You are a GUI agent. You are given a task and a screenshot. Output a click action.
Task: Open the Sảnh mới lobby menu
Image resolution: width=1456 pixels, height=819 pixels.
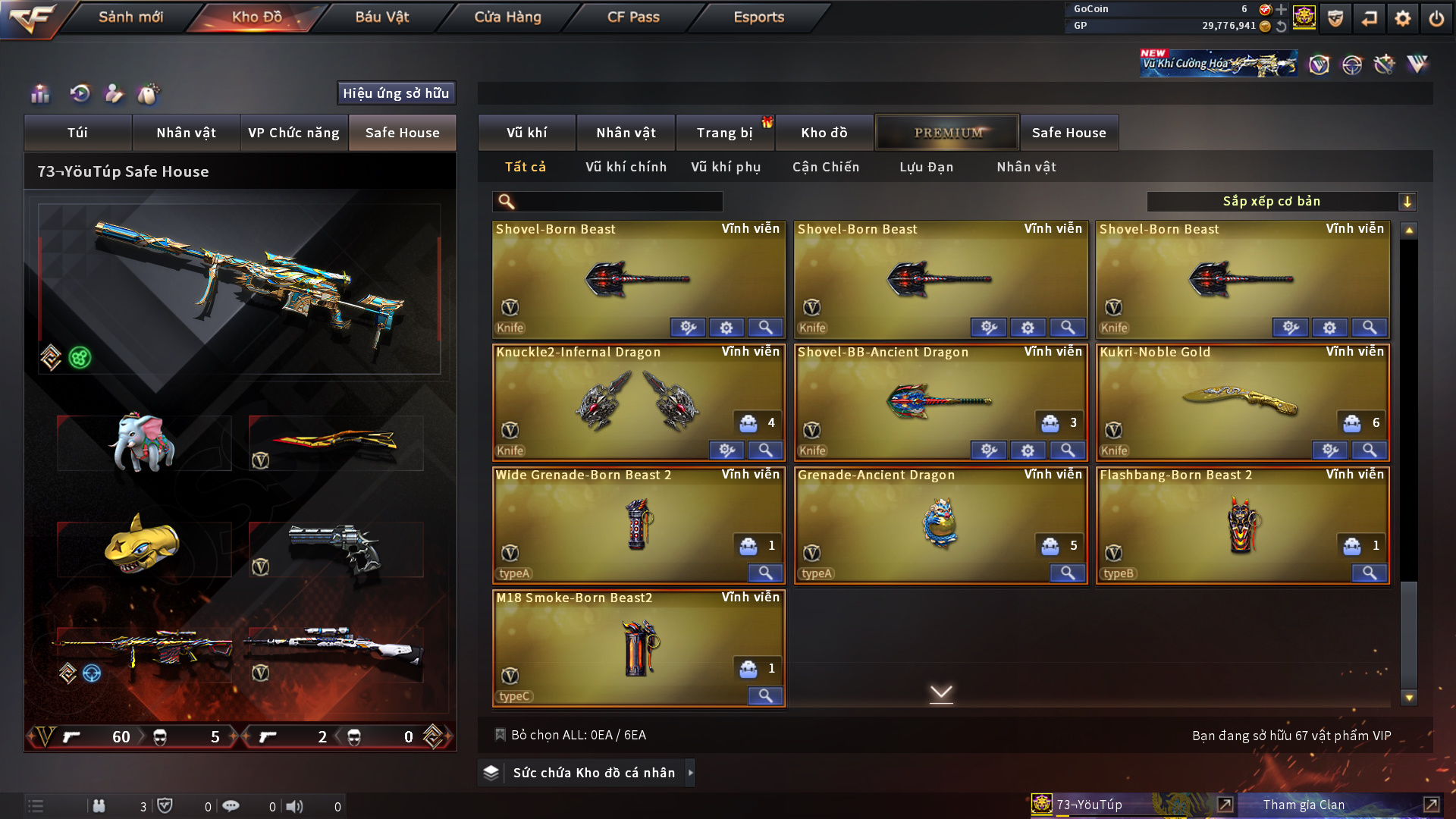click(x=130, y=17)
